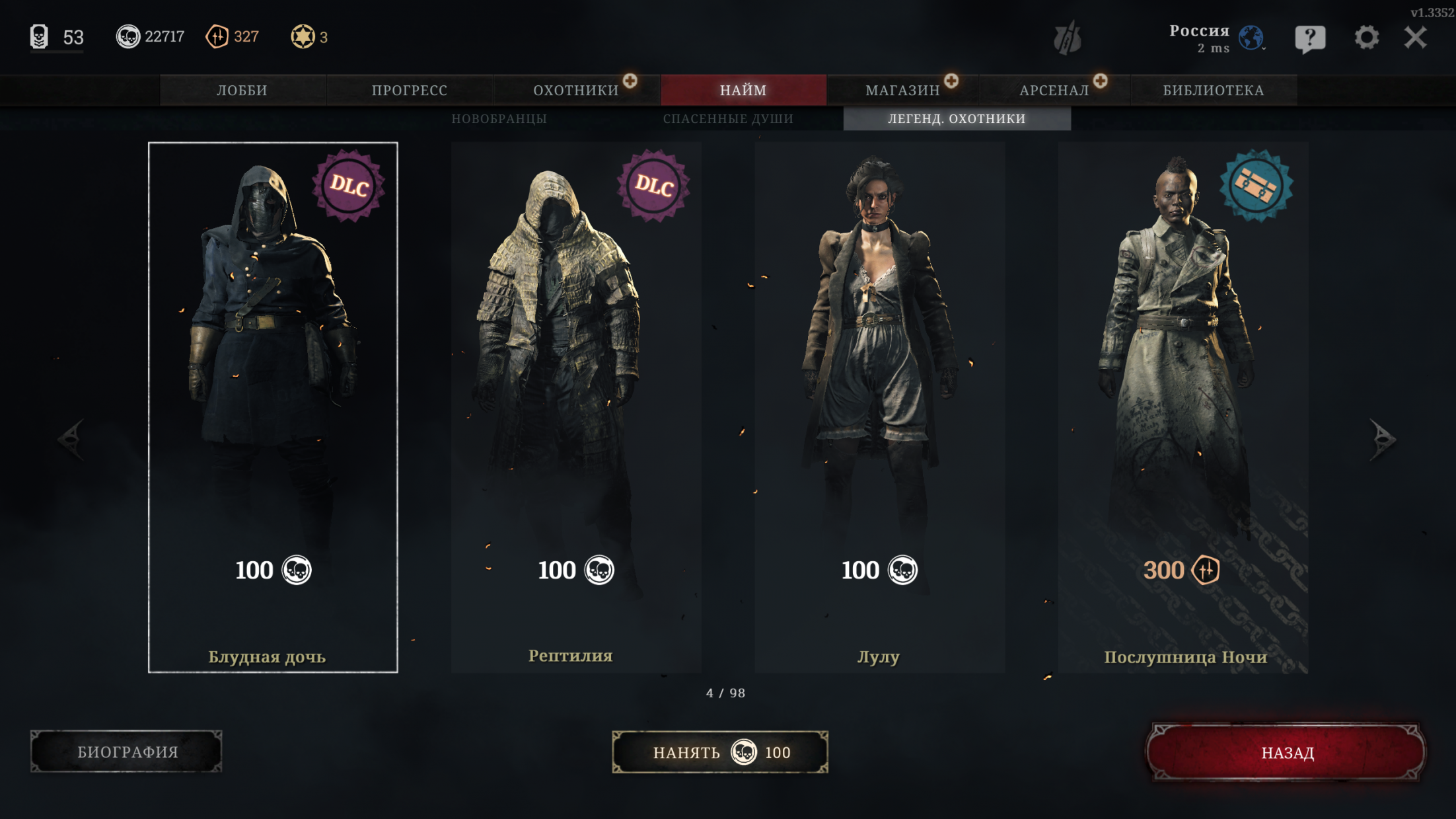The width and height of the screenshot is (1456, 819).
Task: Show the Новобранцы sub-tab
Action: pos(499,119)
